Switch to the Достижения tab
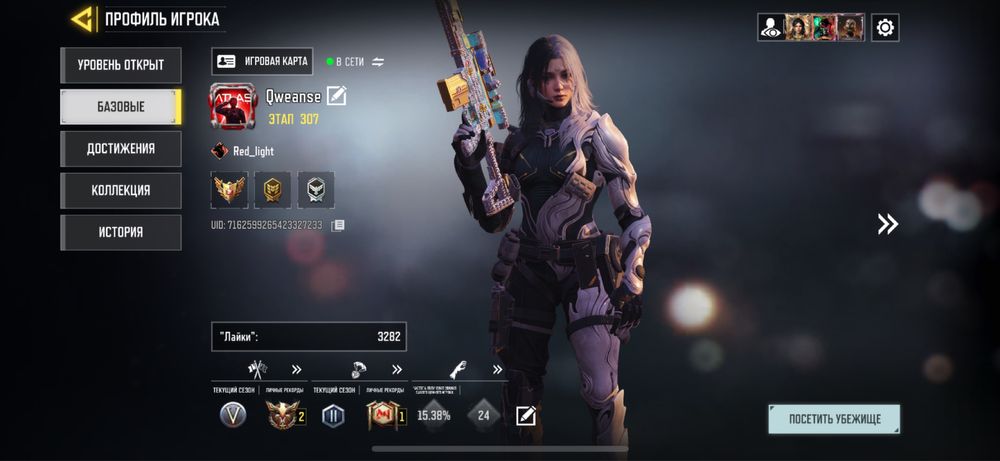This screenshot has width=1000, height=461. click(x=120, y=149)
